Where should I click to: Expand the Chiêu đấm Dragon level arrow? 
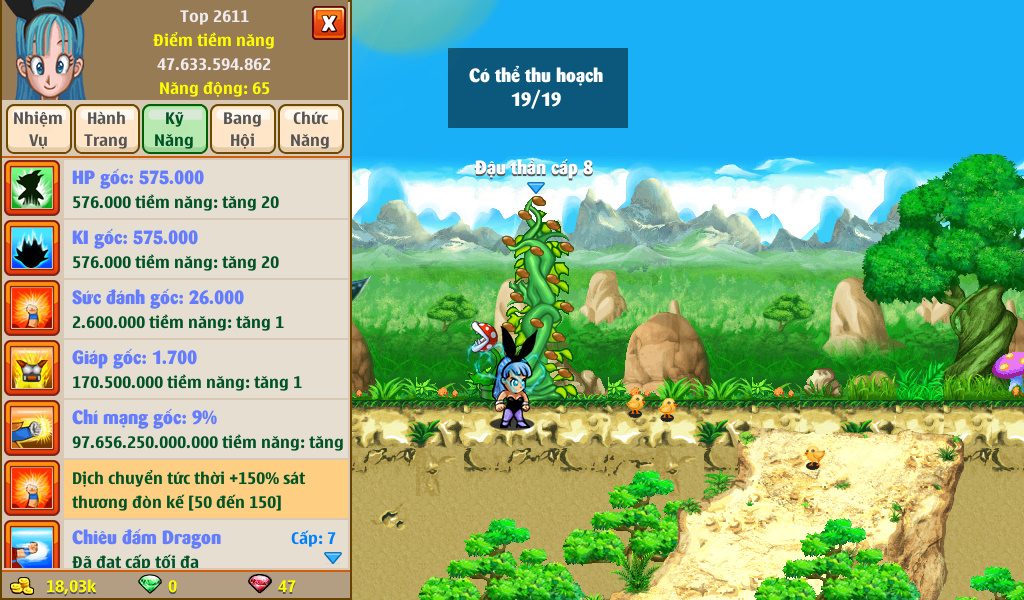(x=333, y=558)
